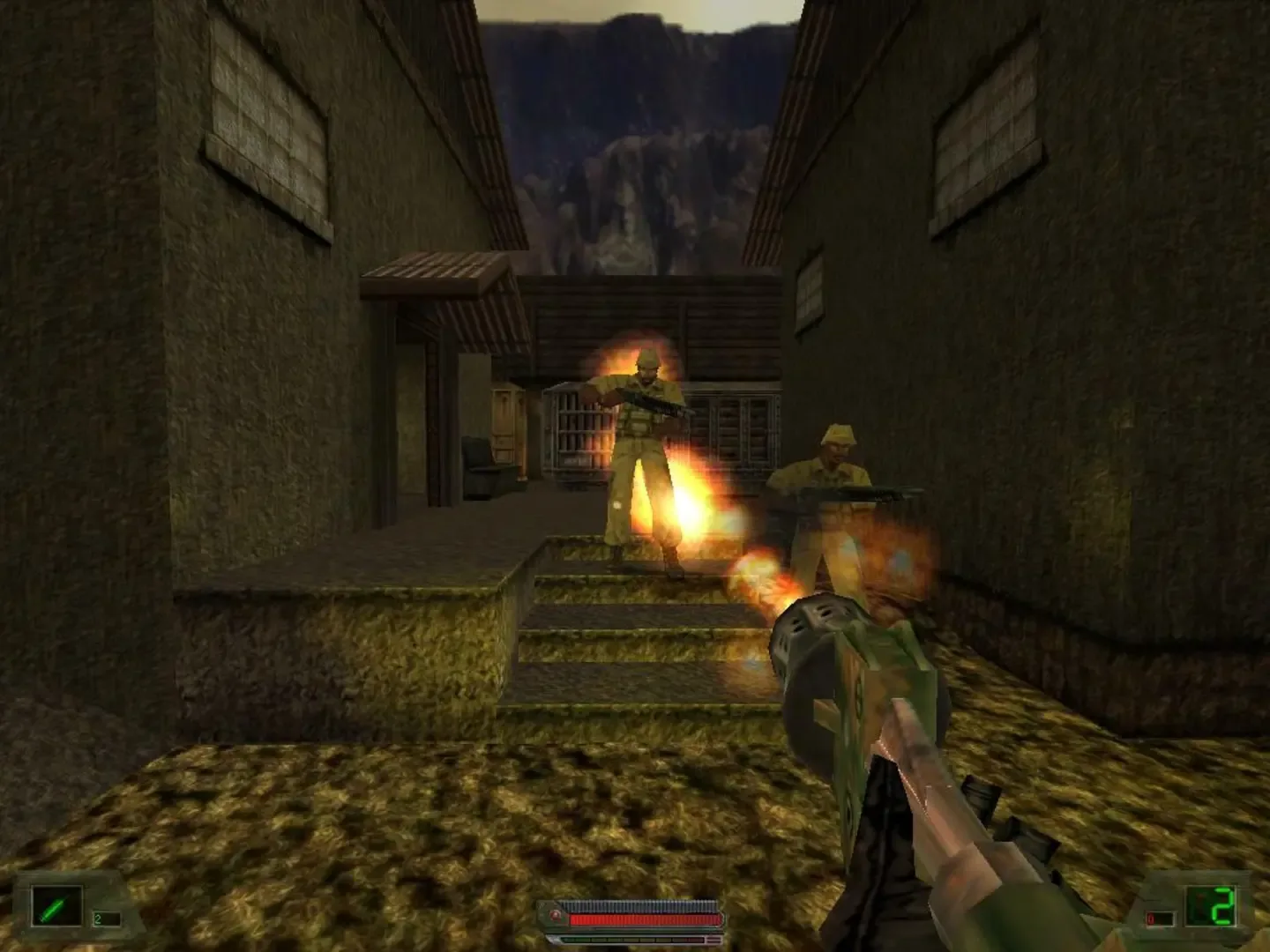The image size is (1270, 952).
Task: Click the red health bar segment
Action: point(644,919)
